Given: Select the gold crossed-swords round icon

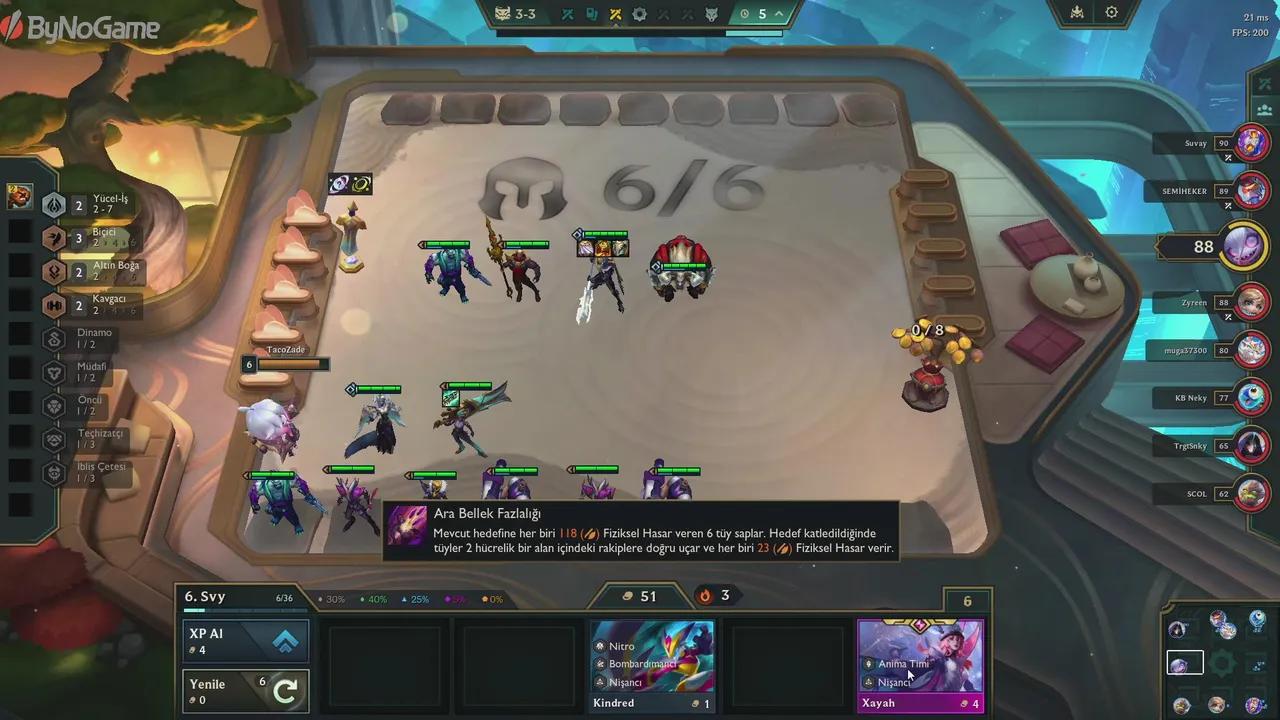Looking at the screenshot, I should (x=617, y=14).
